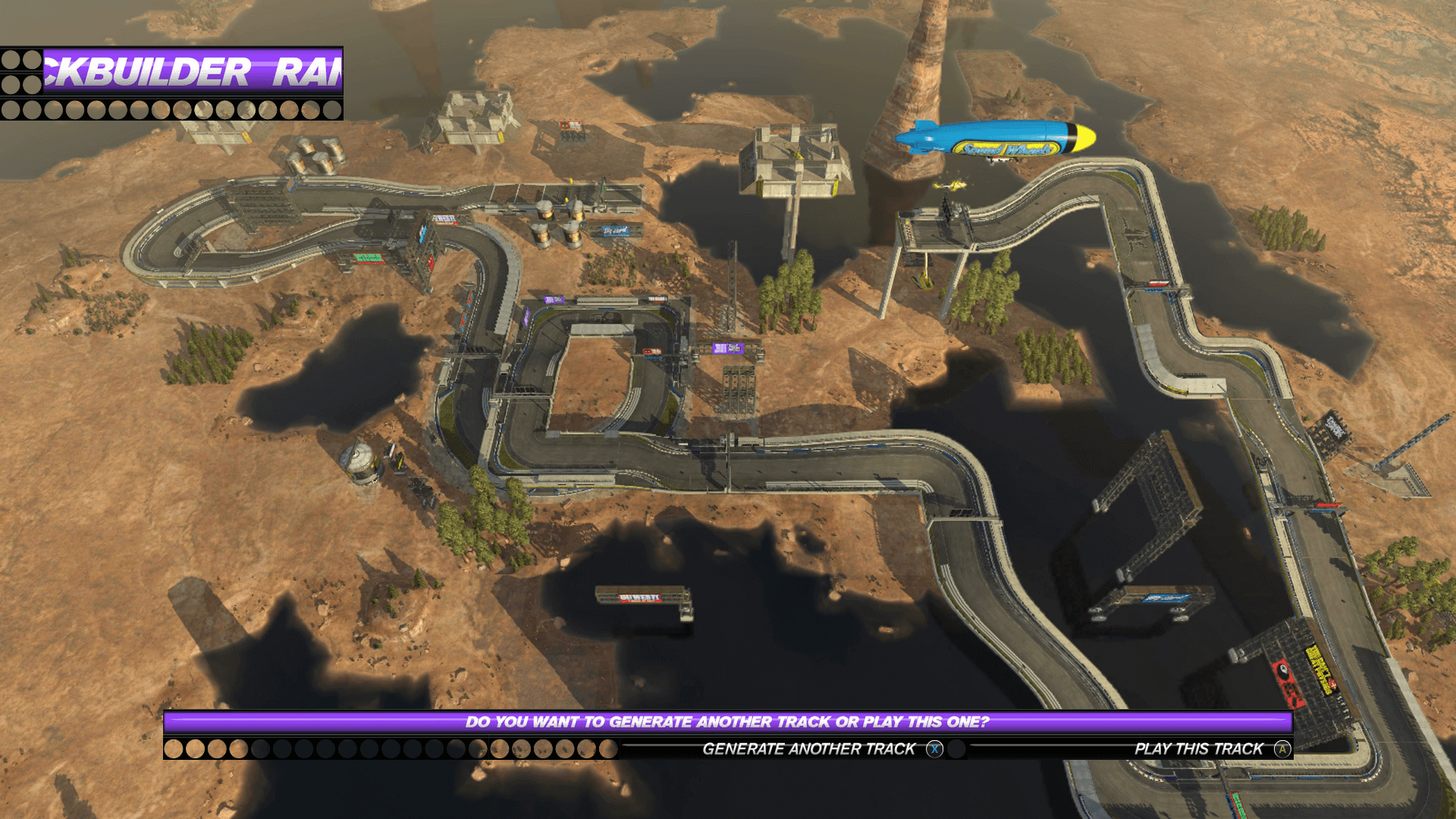Select the A gamepad icon beside Play This Track
Screen dimensions: 1456x819
tap(1282, 748)
